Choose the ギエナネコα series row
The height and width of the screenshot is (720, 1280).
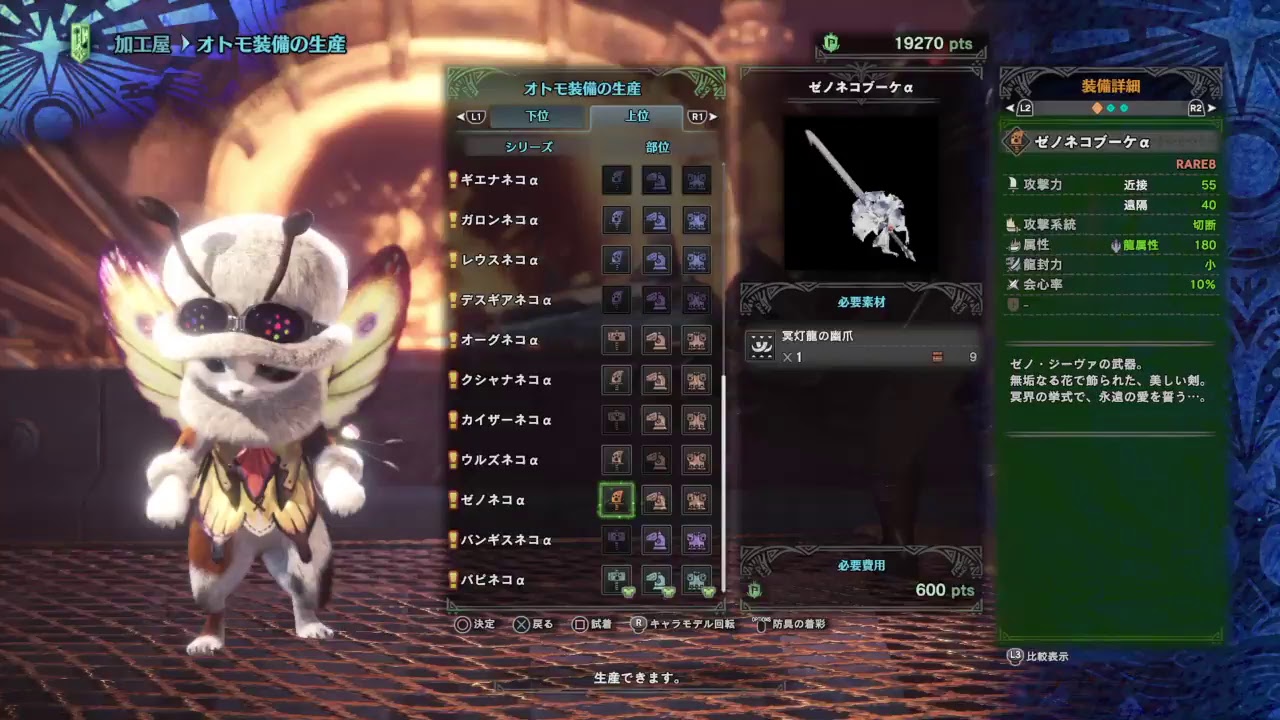(500, 180)
